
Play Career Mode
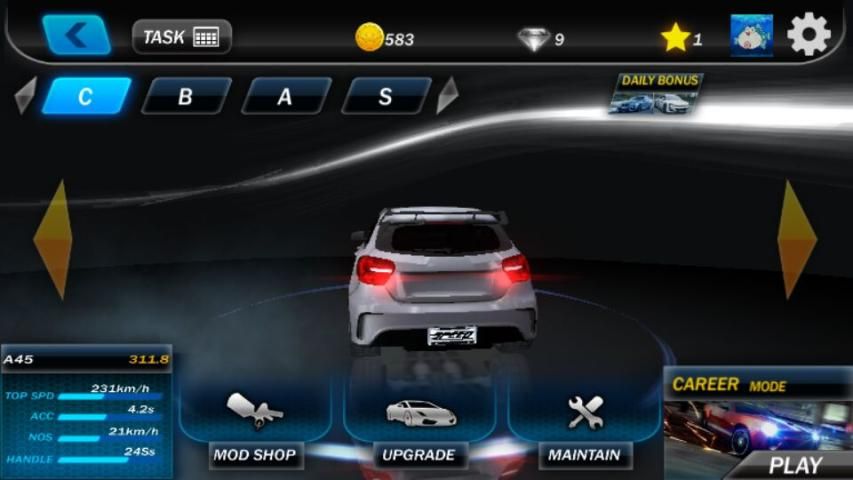tap(757, 425)
